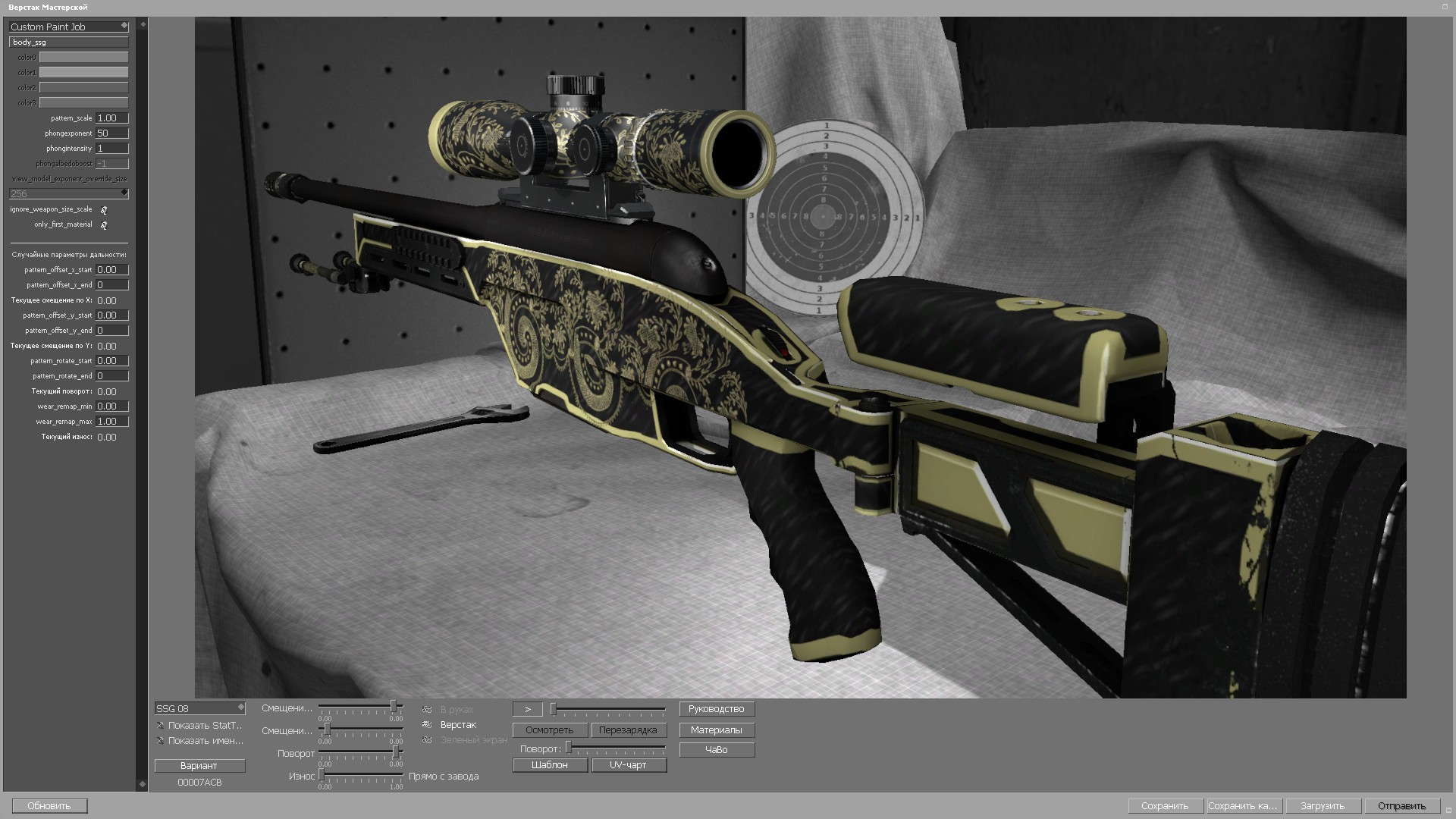Click Осмотреть to inspect the weapon
This screenshot has width=1456, height=819.
tap(550, 730)
